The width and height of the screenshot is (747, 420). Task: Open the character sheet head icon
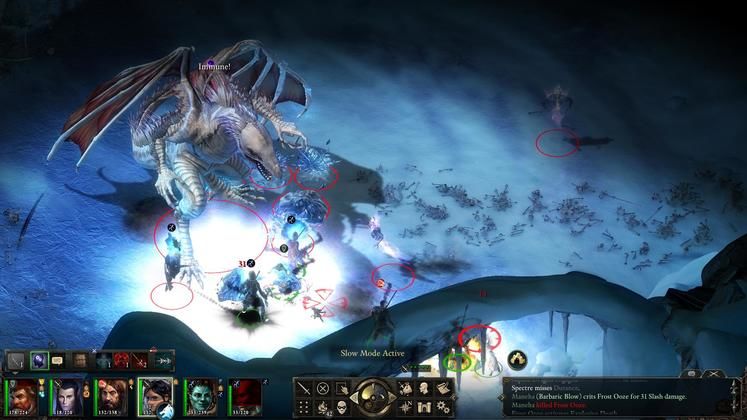425,388
